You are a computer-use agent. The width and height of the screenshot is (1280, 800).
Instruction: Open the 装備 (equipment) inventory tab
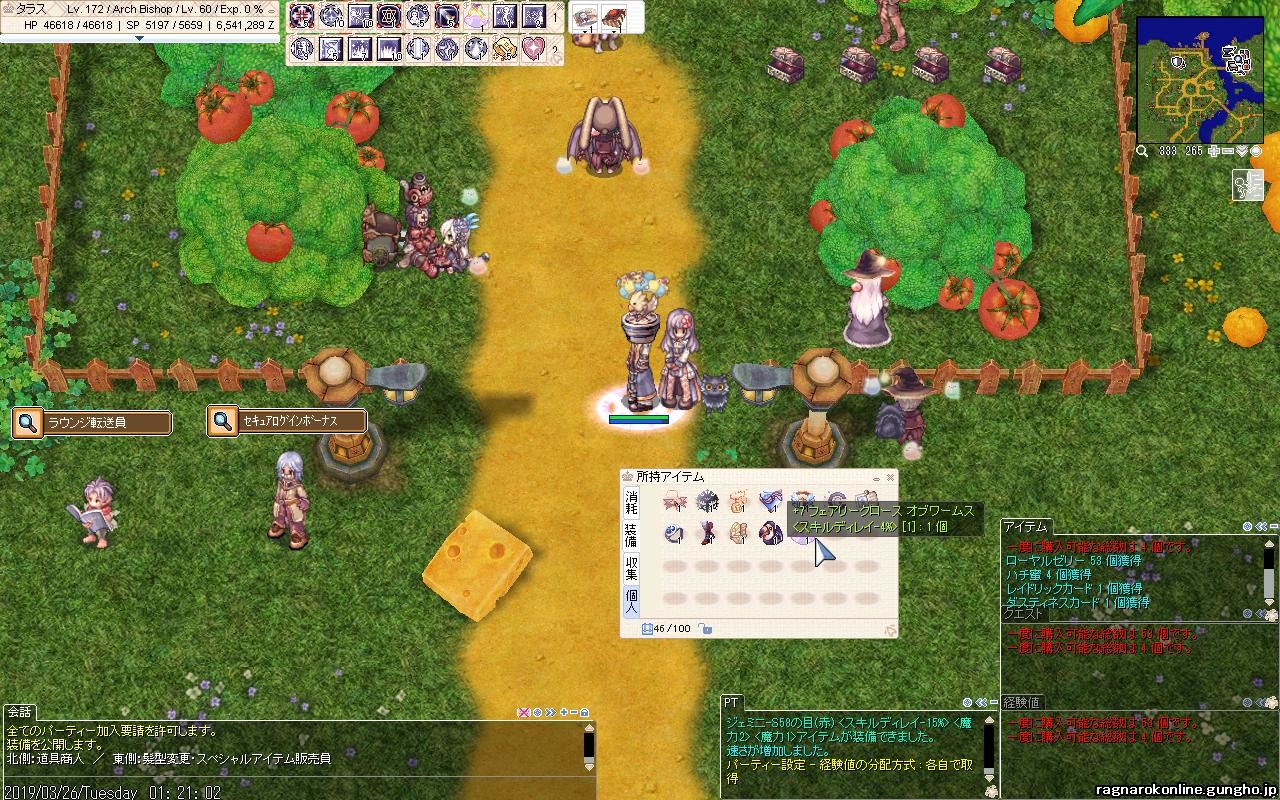pos(631,534)
